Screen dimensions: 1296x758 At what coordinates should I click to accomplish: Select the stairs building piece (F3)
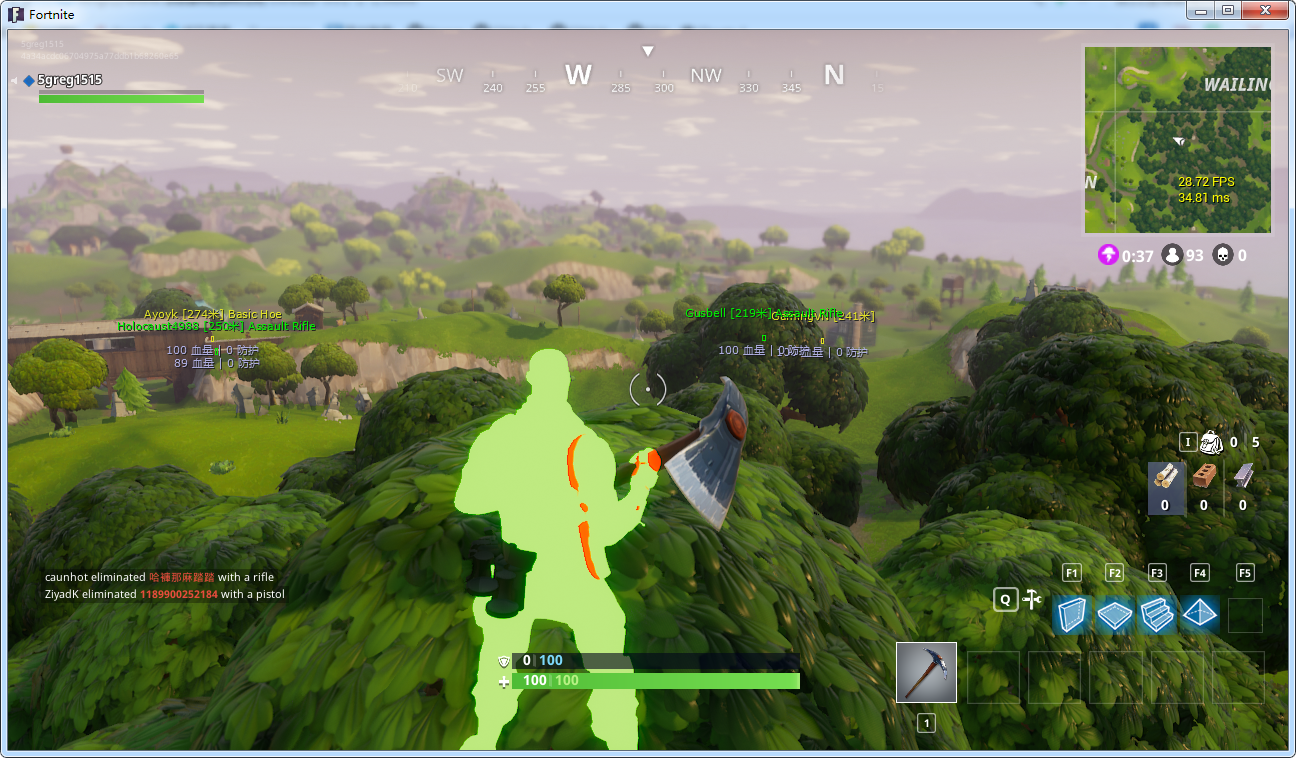[1157, 615]
